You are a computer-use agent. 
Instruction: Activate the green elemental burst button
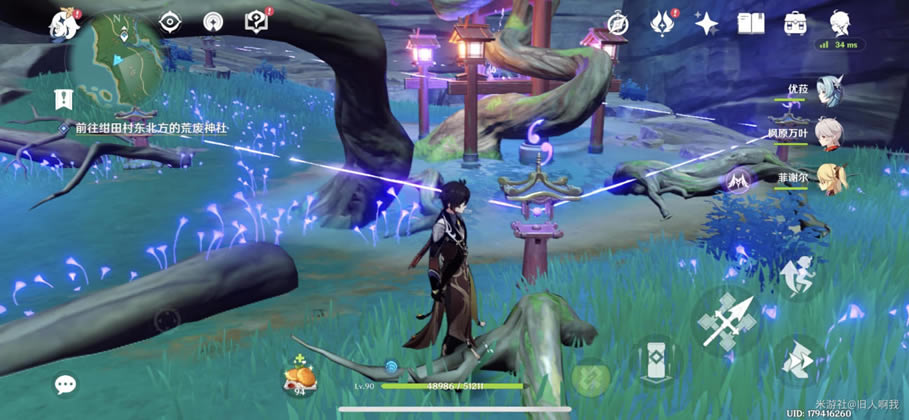(x=590, y=379)
